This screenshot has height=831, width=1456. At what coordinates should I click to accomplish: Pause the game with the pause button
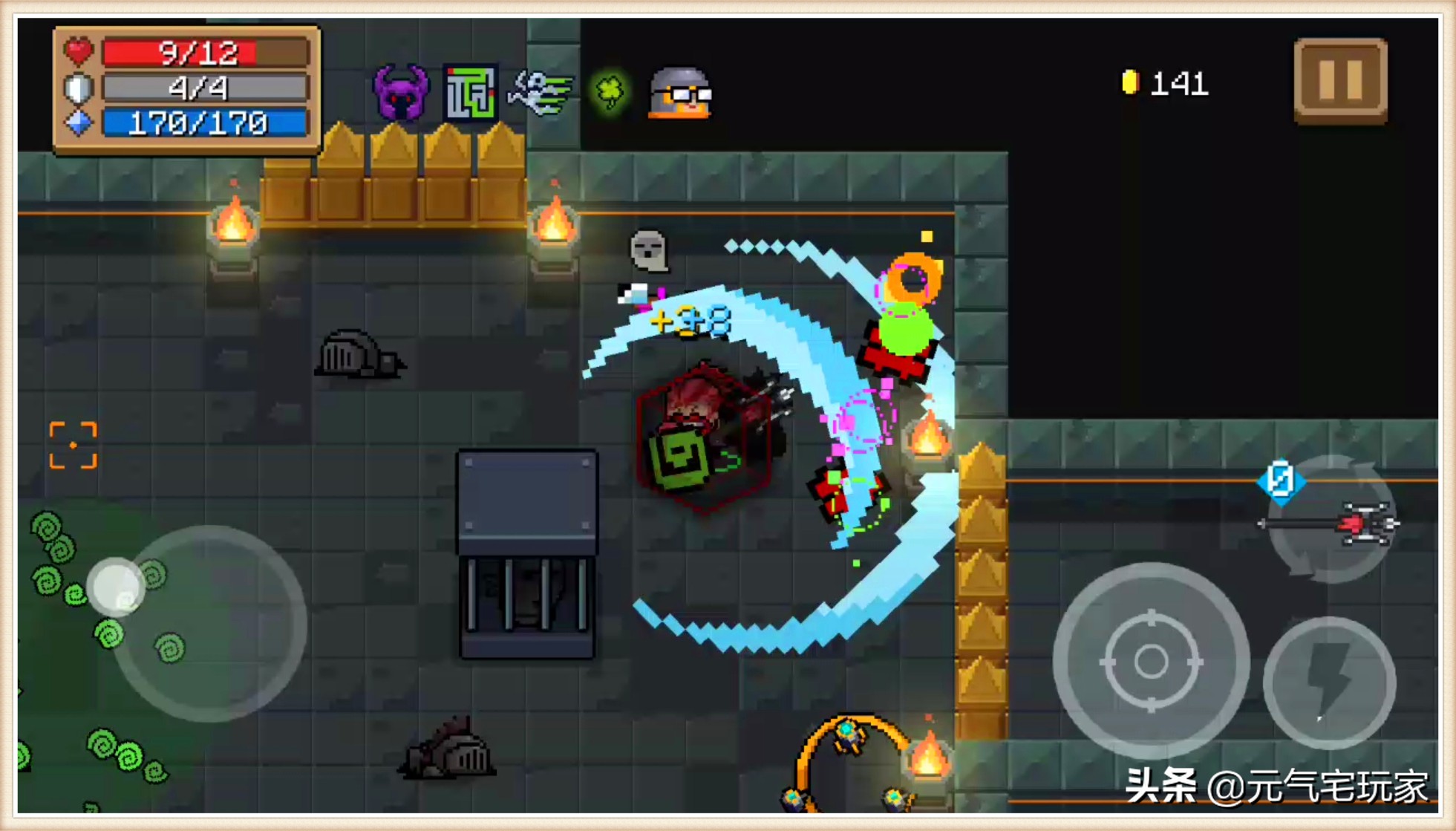click(x=1340, y=80)
